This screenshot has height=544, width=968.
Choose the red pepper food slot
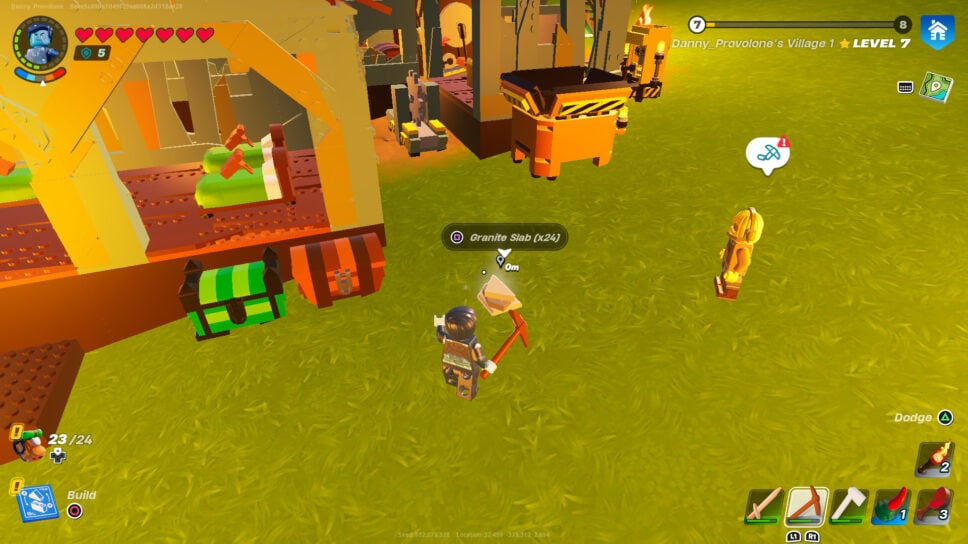(x=890, y=505)
